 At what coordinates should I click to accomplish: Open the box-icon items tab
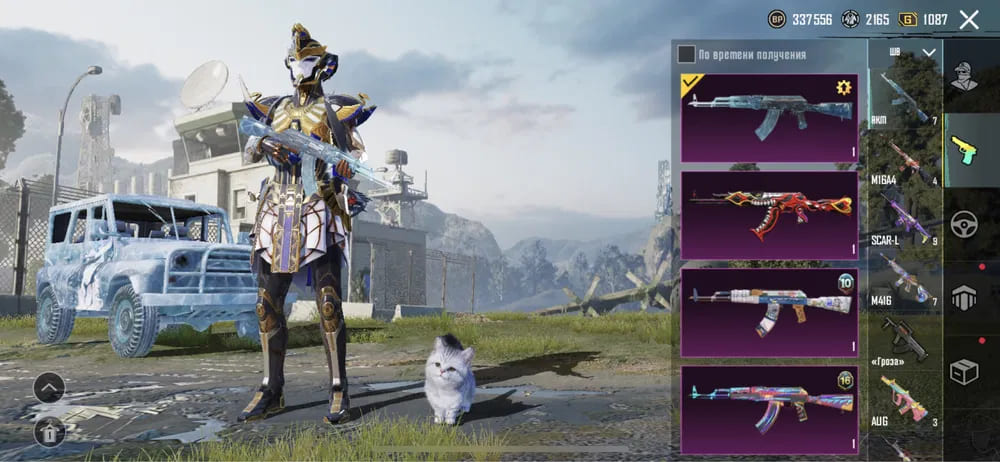point(964,372)
